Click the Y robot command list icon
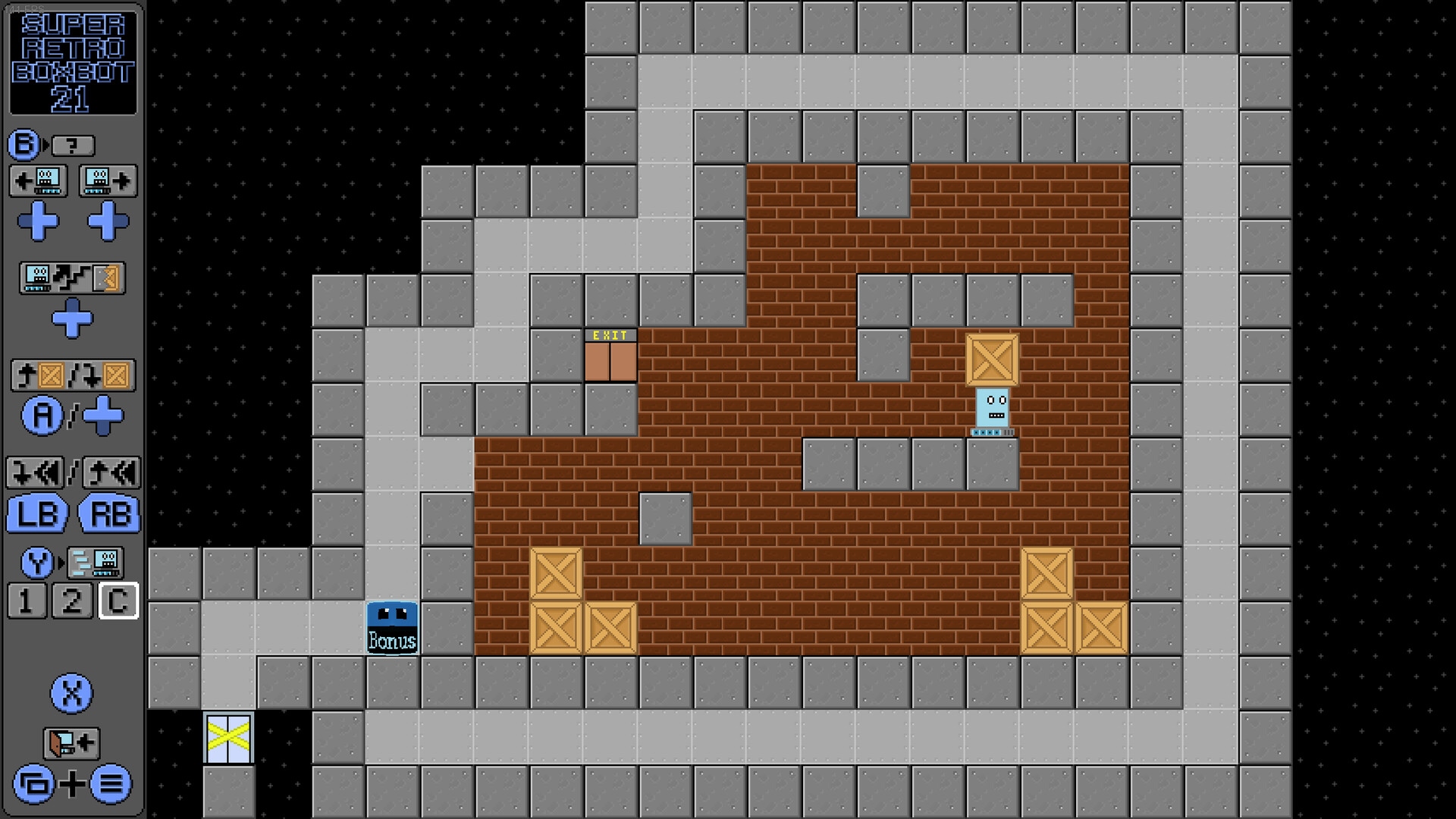Screen dimensions: 1456x819 [x=95, y=563]
